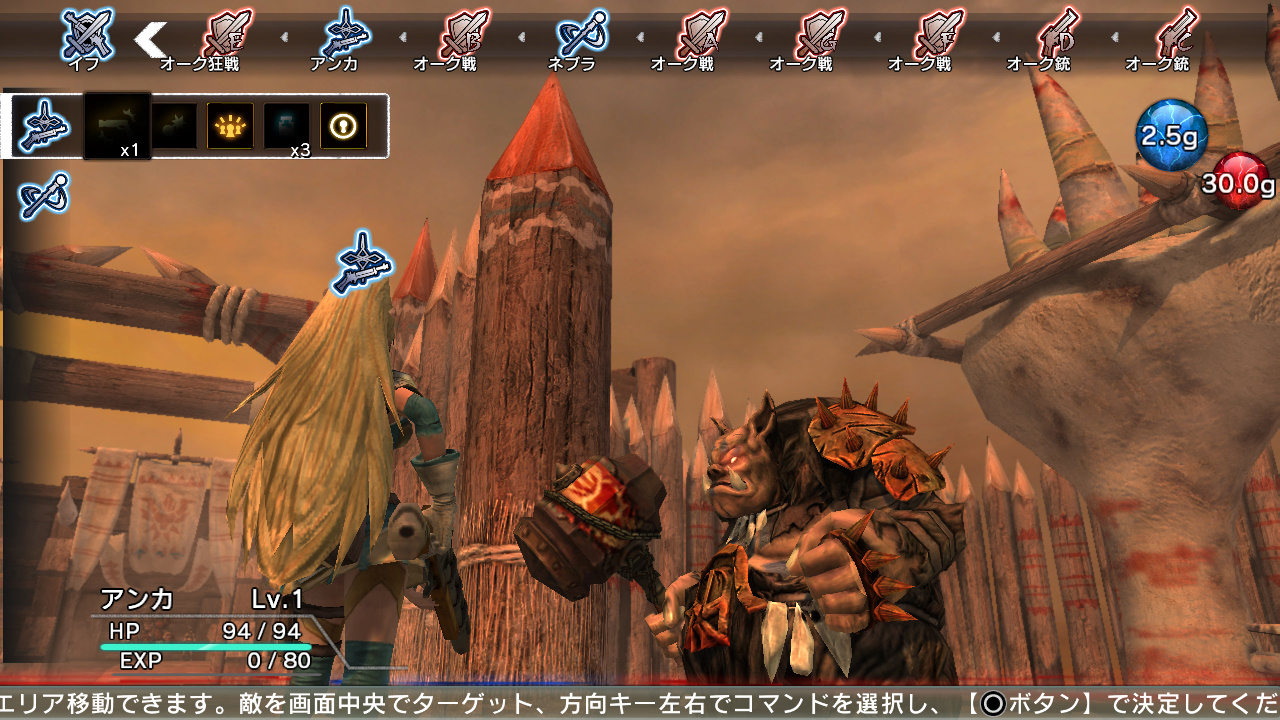The height and width of the screenshot is (720, 1280).
Task: Select the アンカ Lv.1 nameplate
Action: pos(200,600)
